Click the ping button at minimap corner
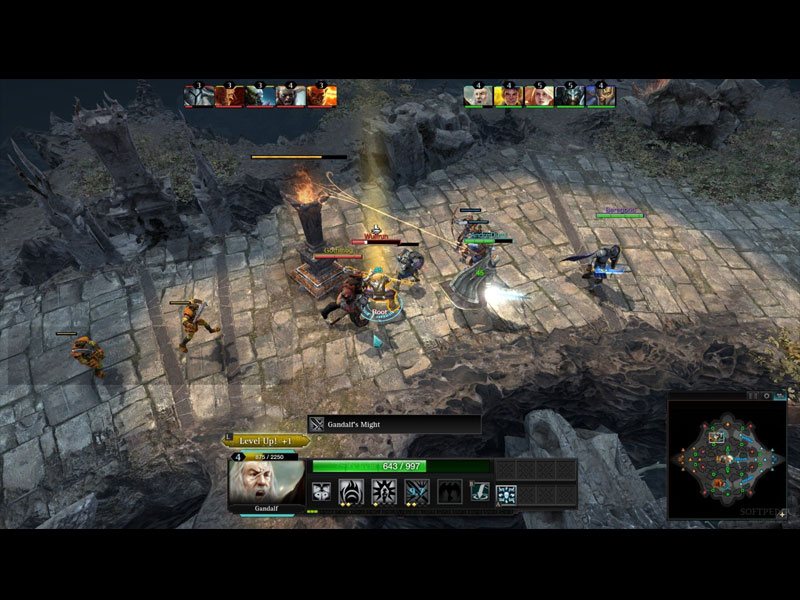 781,513
